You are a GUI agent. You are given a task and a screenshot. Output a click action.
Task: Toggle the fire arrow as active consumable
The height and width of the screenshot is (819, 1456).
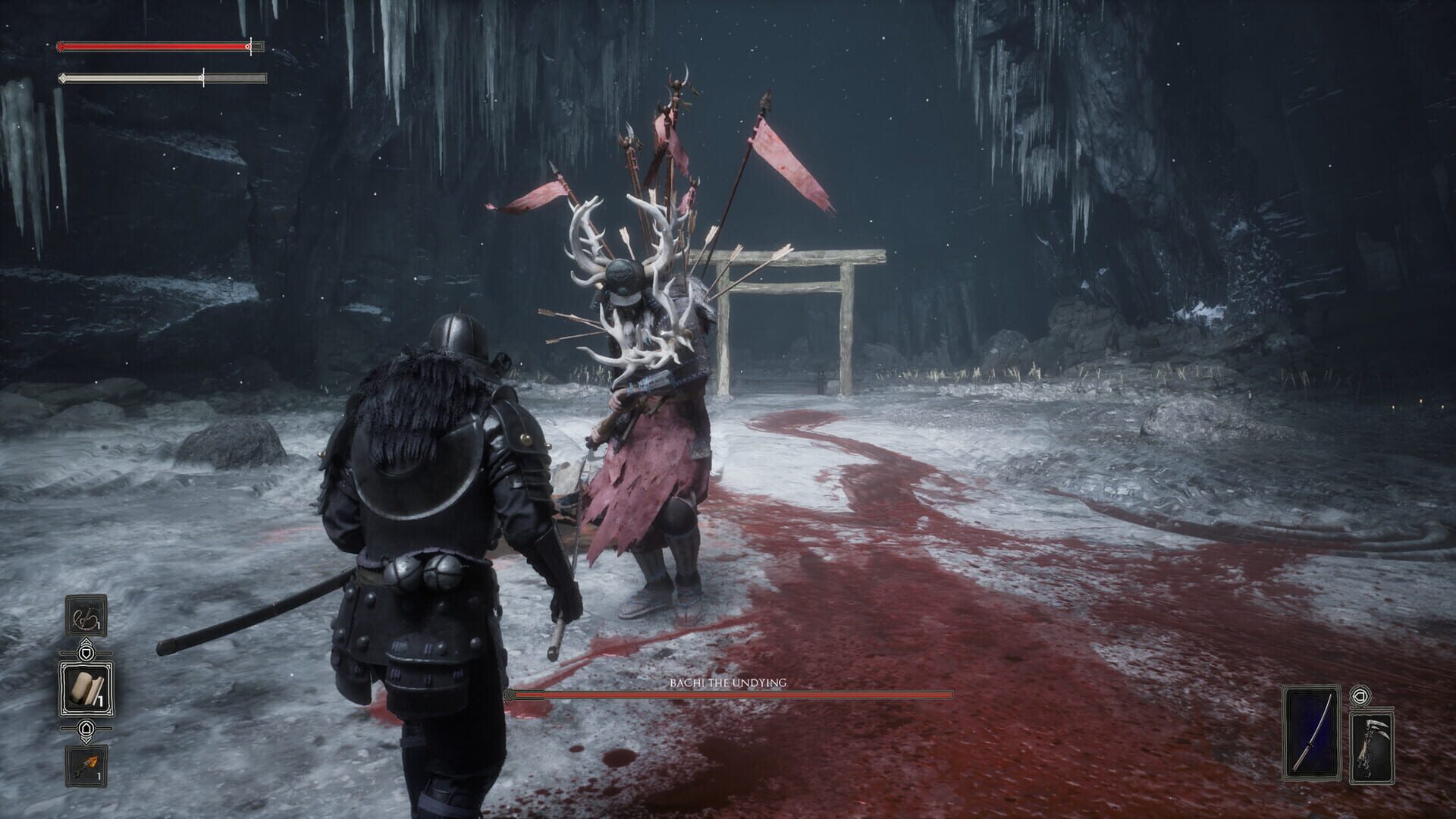tap(86, 764)
